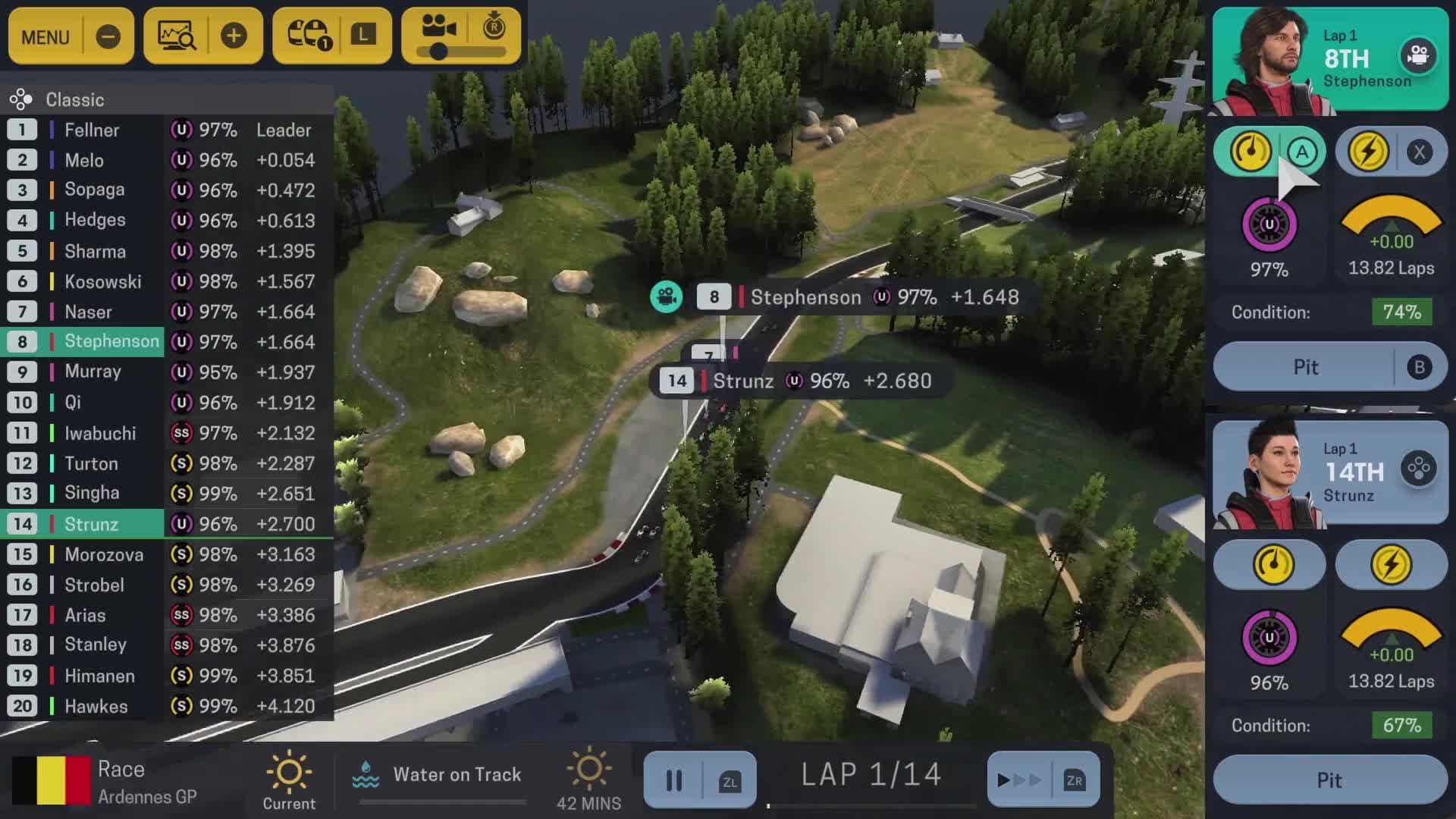Switch the camera view mode
Screen dimensions: 1456x819
pos(438,30)
